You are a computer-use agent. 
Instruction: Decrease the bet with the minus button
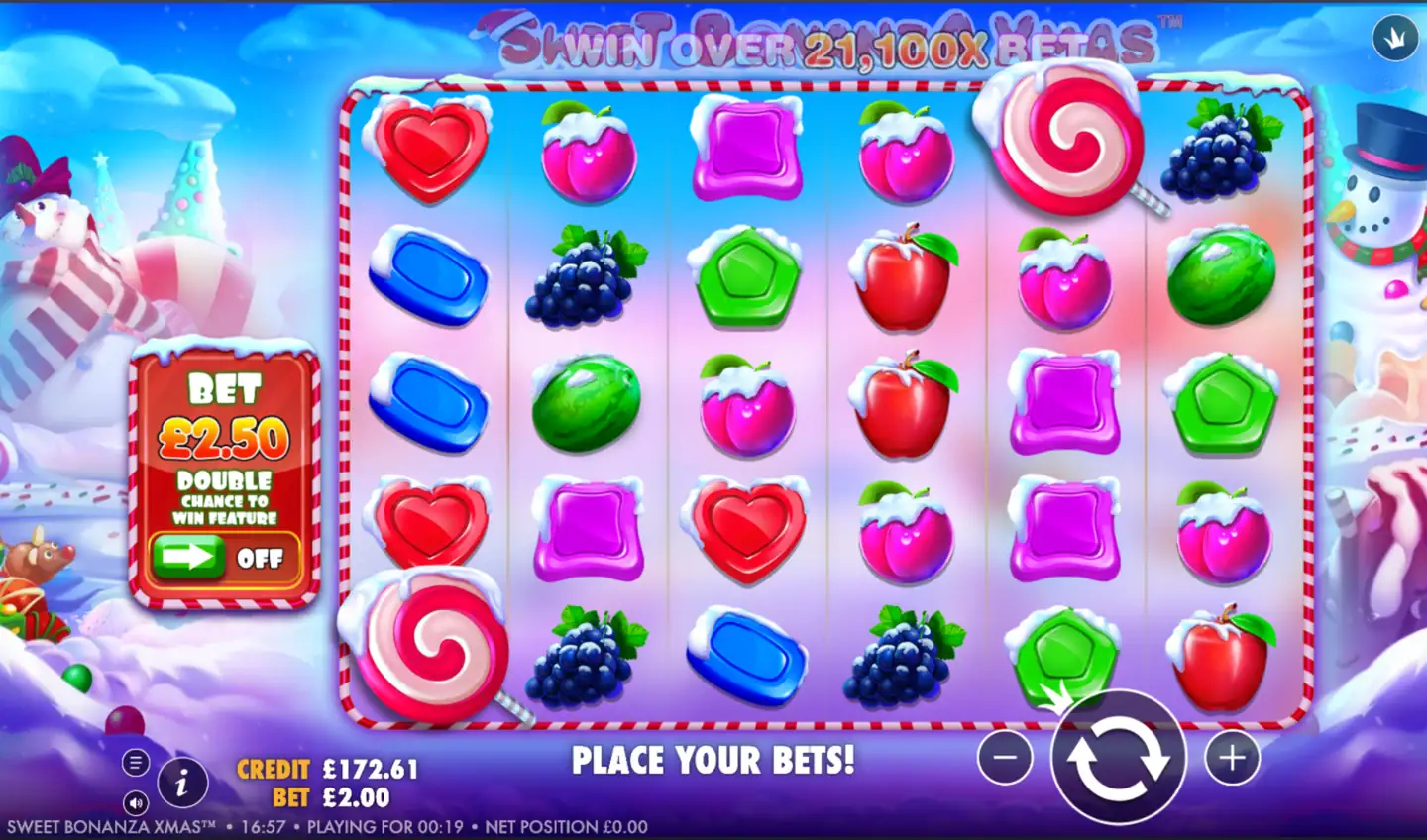[x=1005, y=760]
